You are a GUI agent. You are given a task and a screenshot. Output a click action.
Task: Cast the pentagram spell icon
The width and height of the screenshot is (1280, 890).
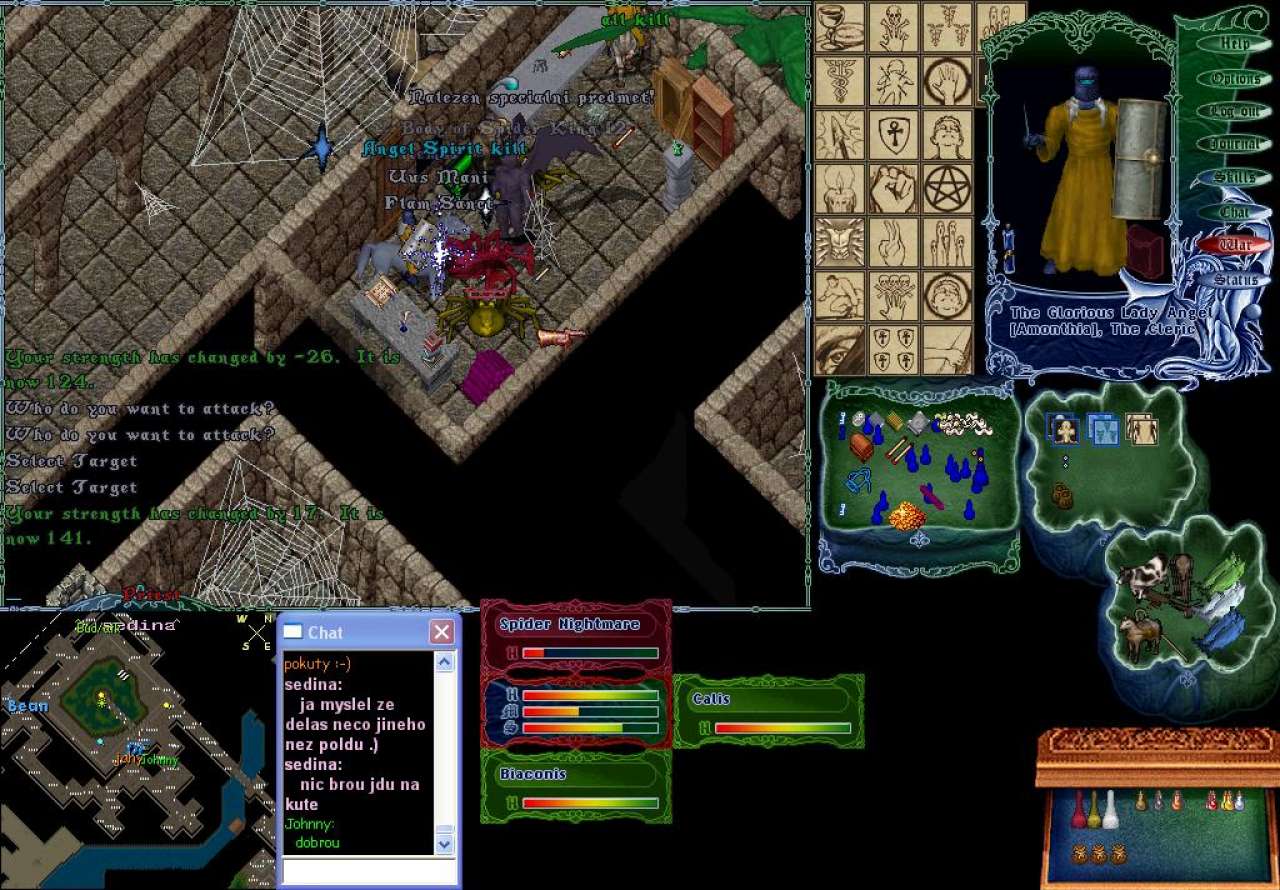[x=946, y=187]
